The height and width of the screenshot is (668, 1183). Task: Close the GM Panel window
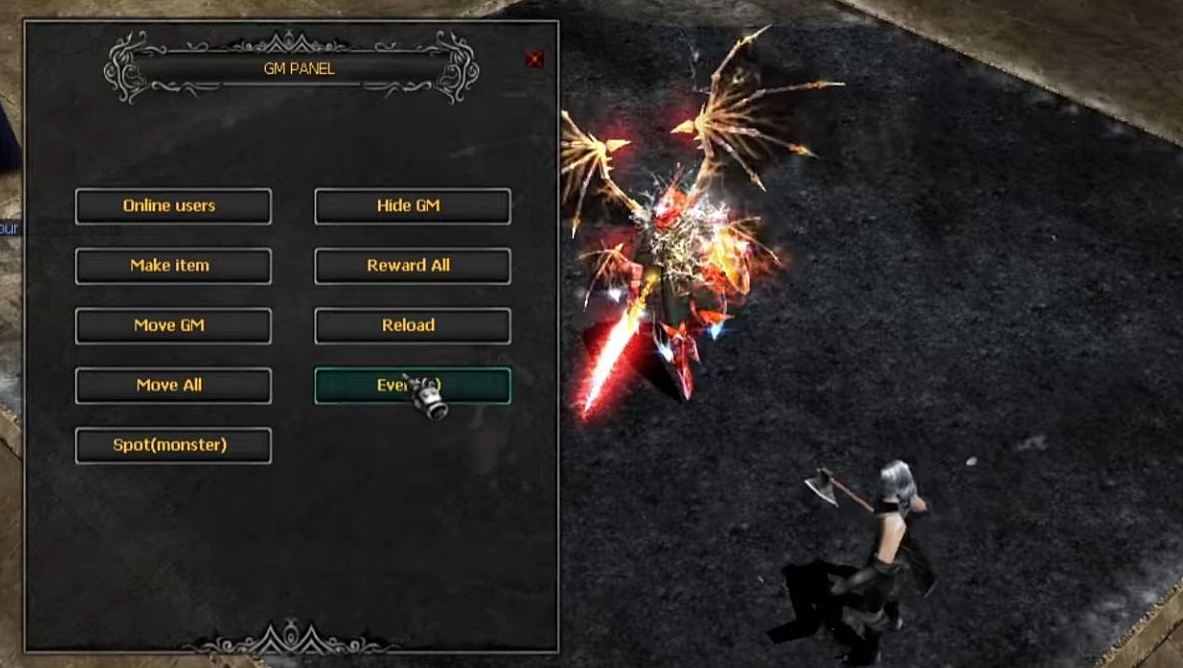click(x=534, y=60)
